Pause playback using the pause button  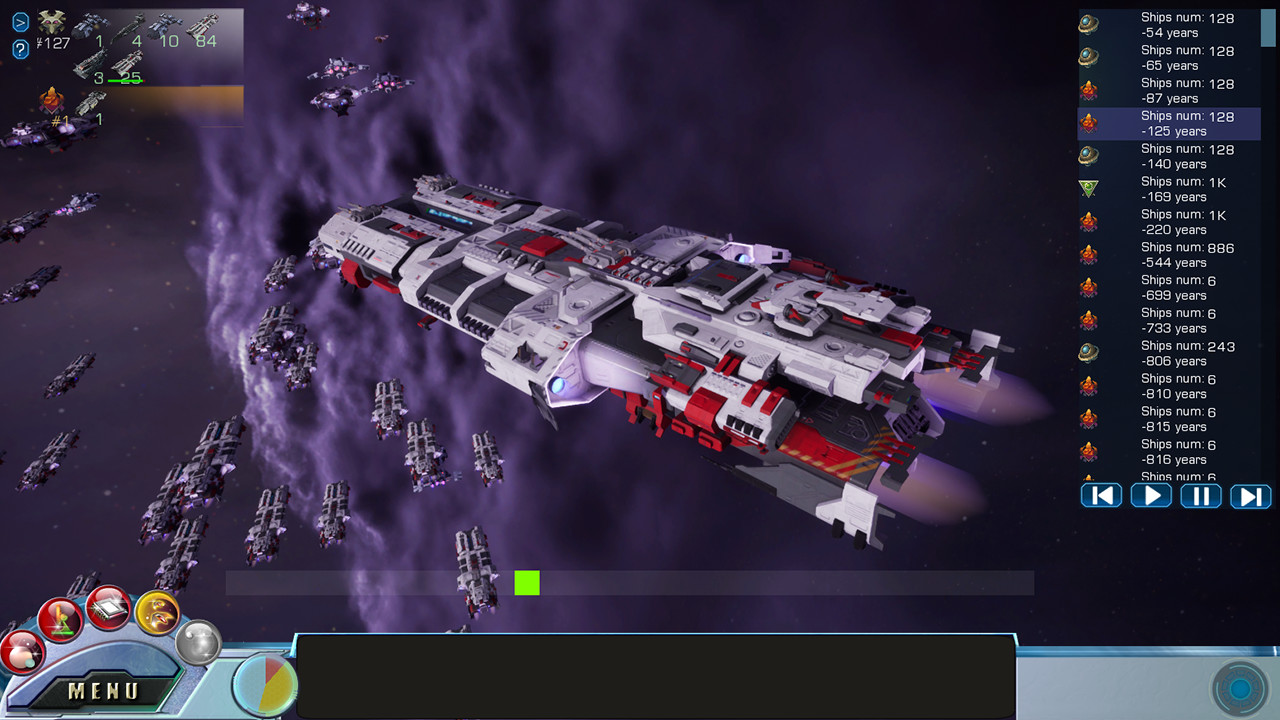pos(1200,495)
